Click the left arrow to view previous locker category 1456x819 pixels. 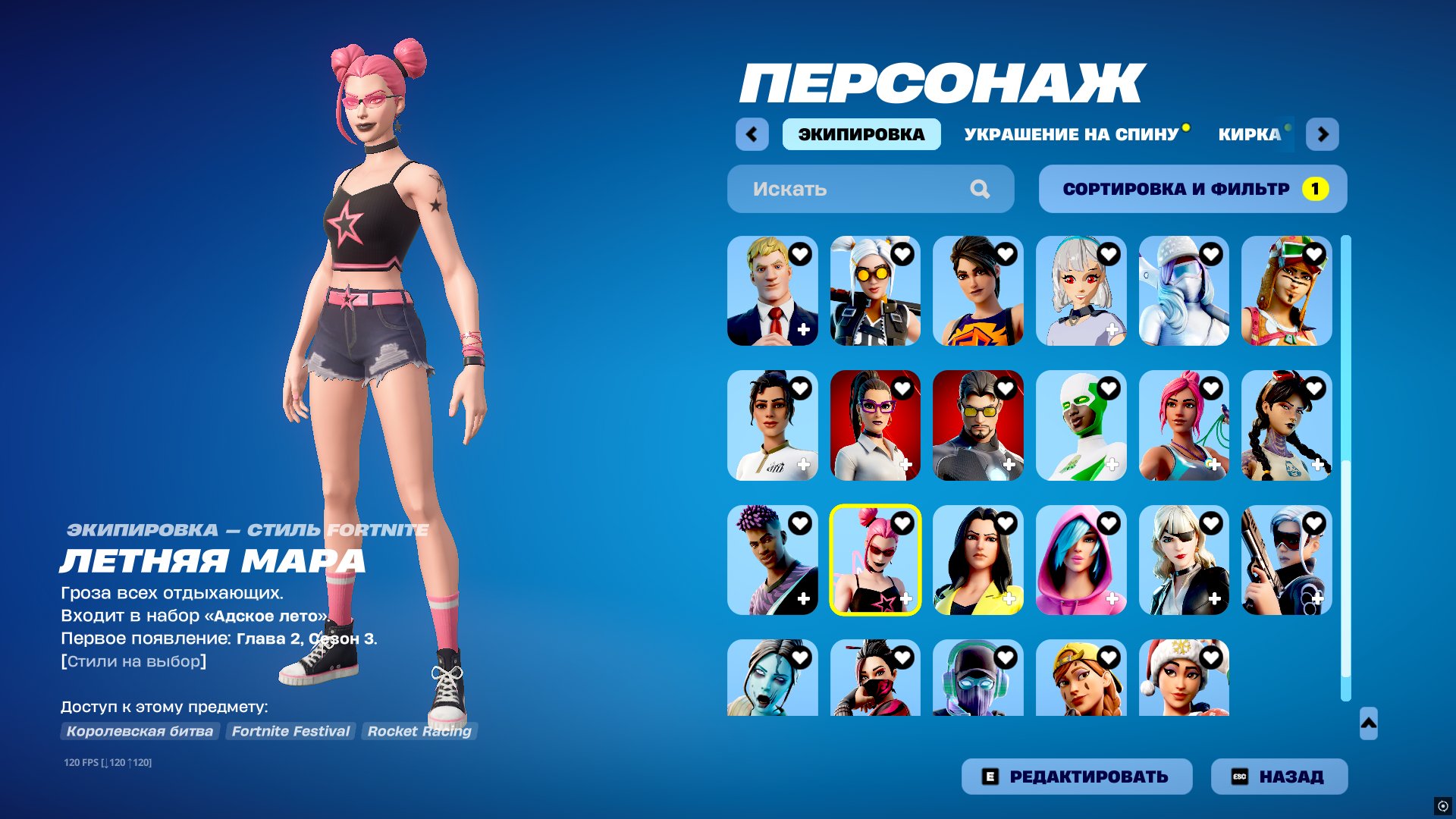(x=752, y=133)
